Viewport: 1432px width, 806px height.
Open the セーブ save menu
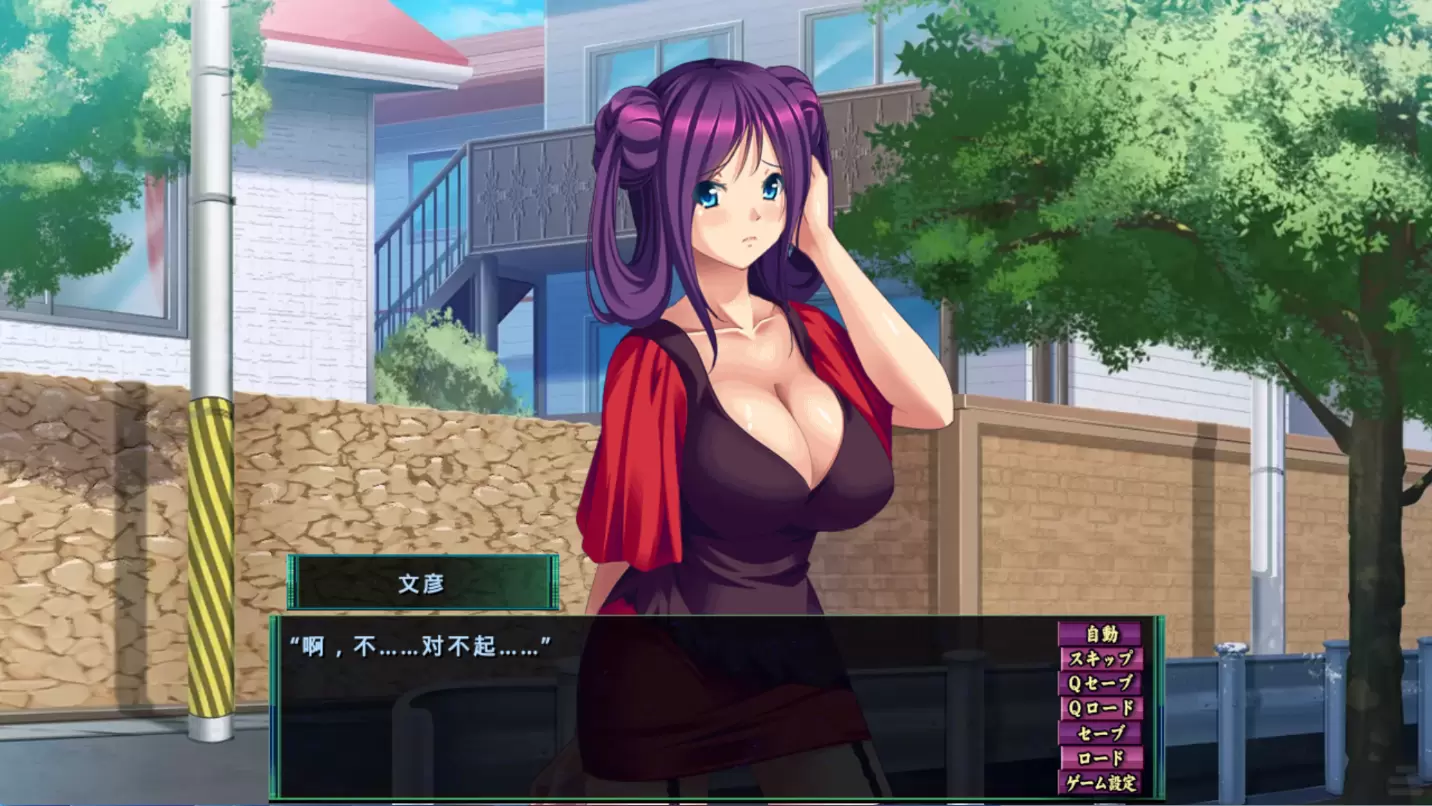(x=1100, y=733)
